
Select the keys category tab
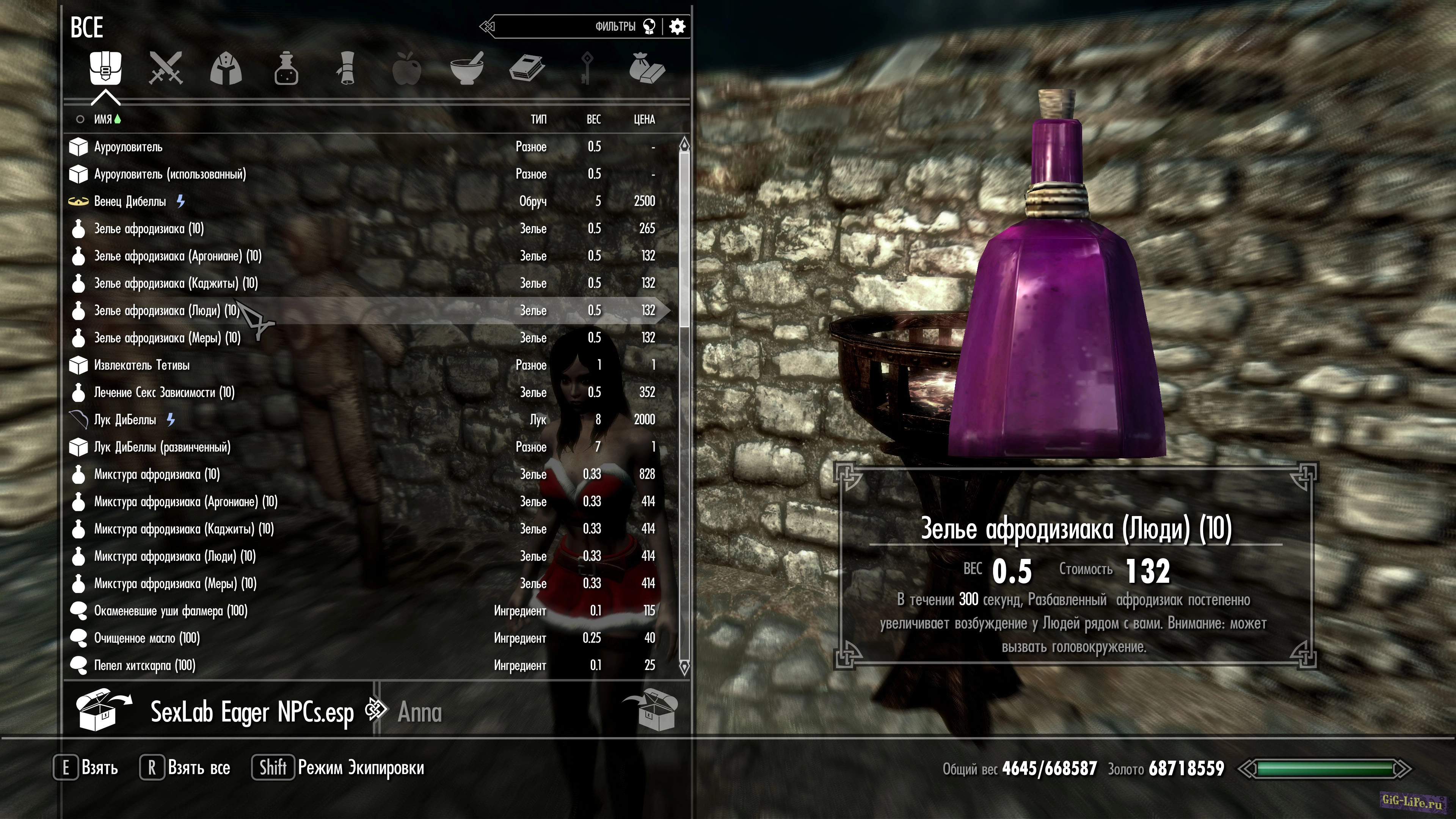pyautogui.click(x=587, y=69)
